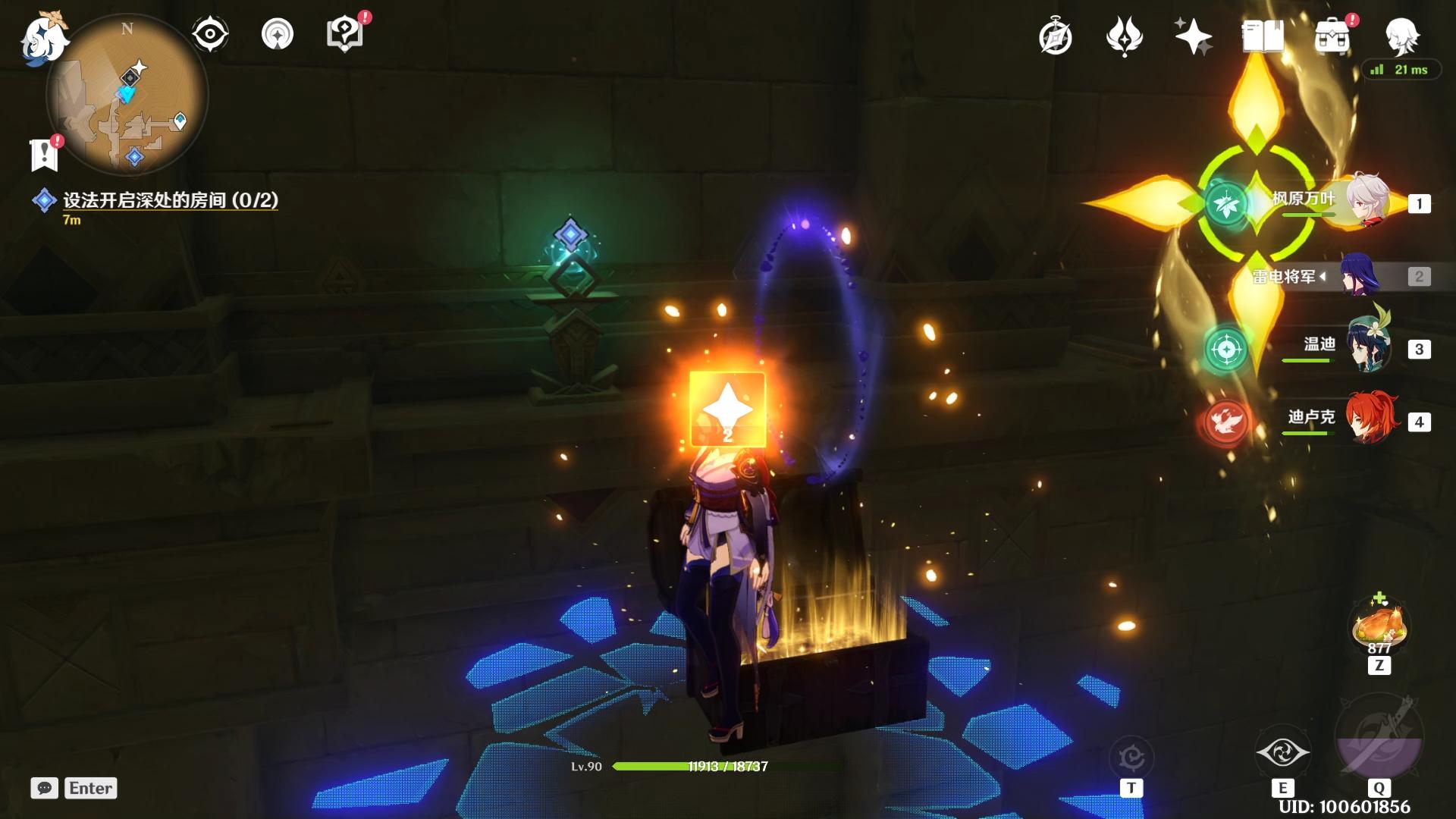Open the events flame-shaped icon
1456x819 pixels.
pyautogui.click(x=1124, y=37)
